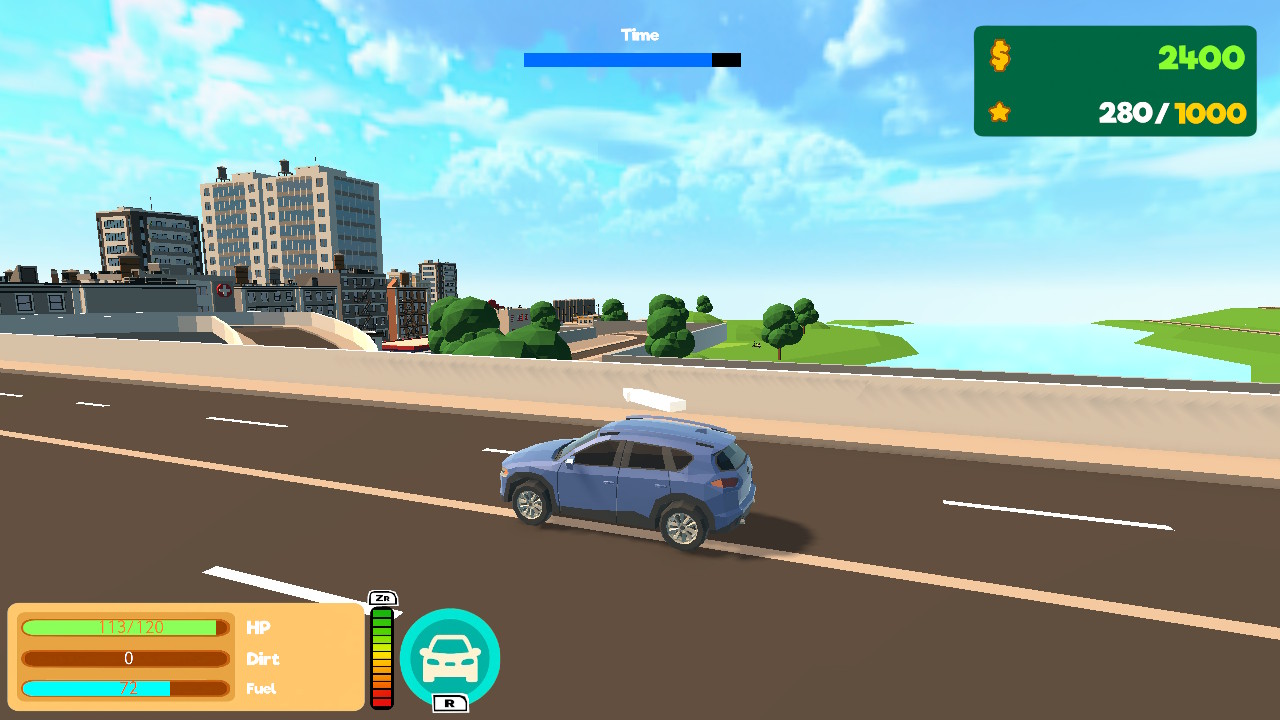Click the Dirt label in the status panel

coord(263,659)
